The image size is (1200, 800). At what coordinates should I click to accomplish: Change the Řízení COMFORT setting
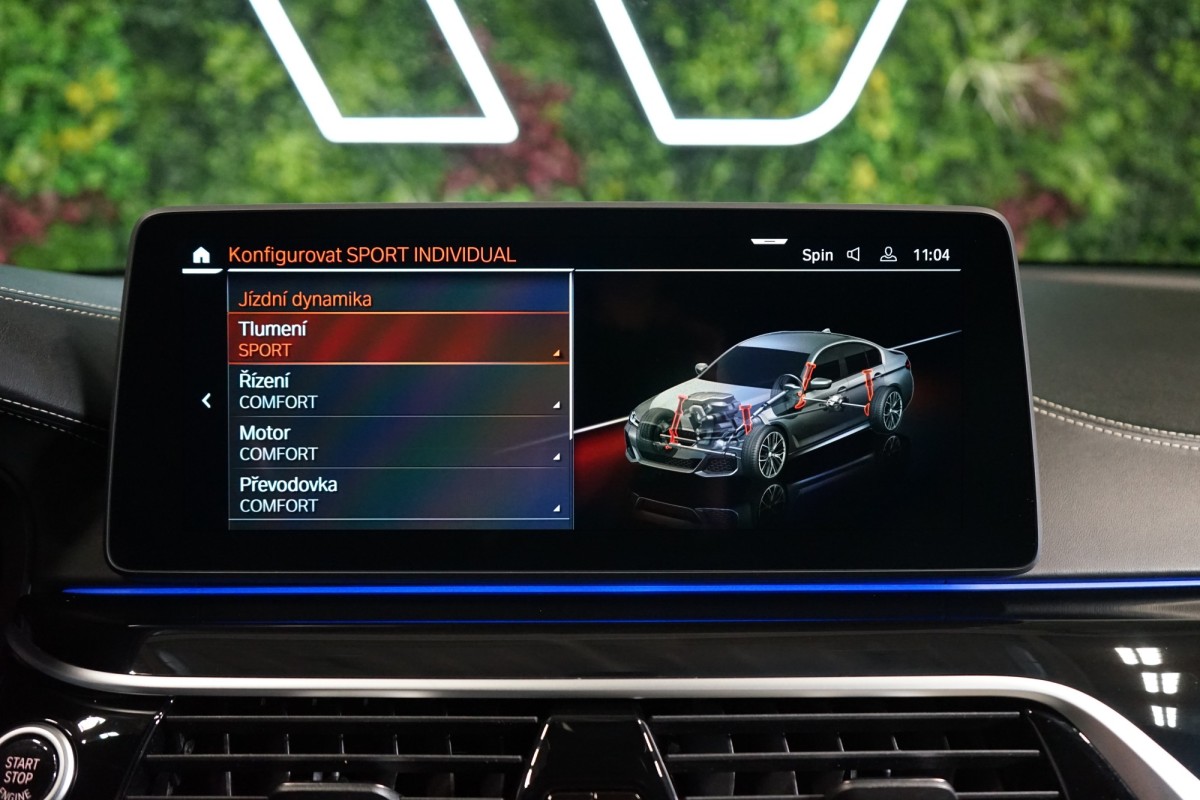pyautogui.click(x=399, y=391)
